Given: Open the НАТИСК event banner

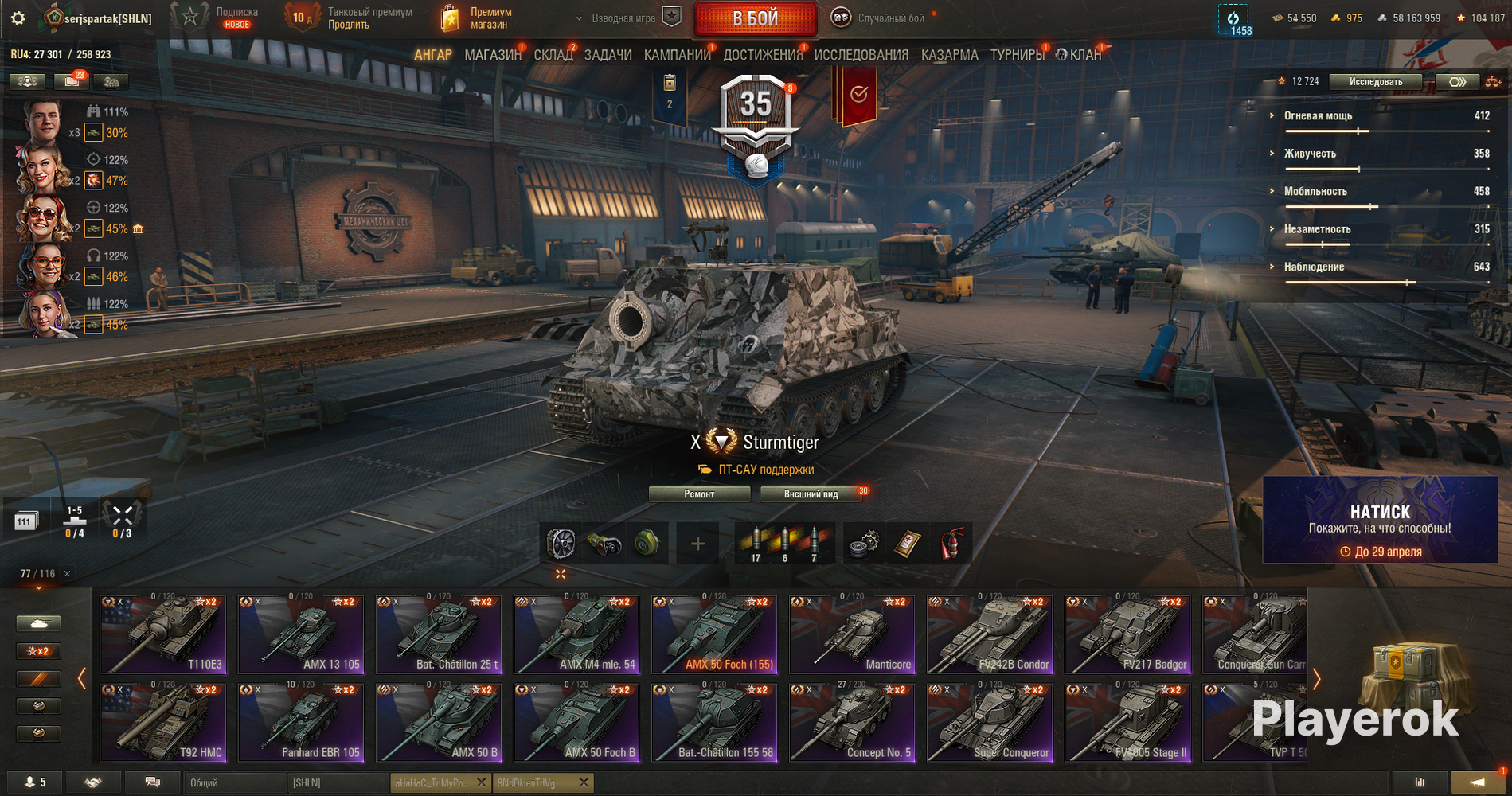Looking at the screenshot, I should [x=1380, y=520].
